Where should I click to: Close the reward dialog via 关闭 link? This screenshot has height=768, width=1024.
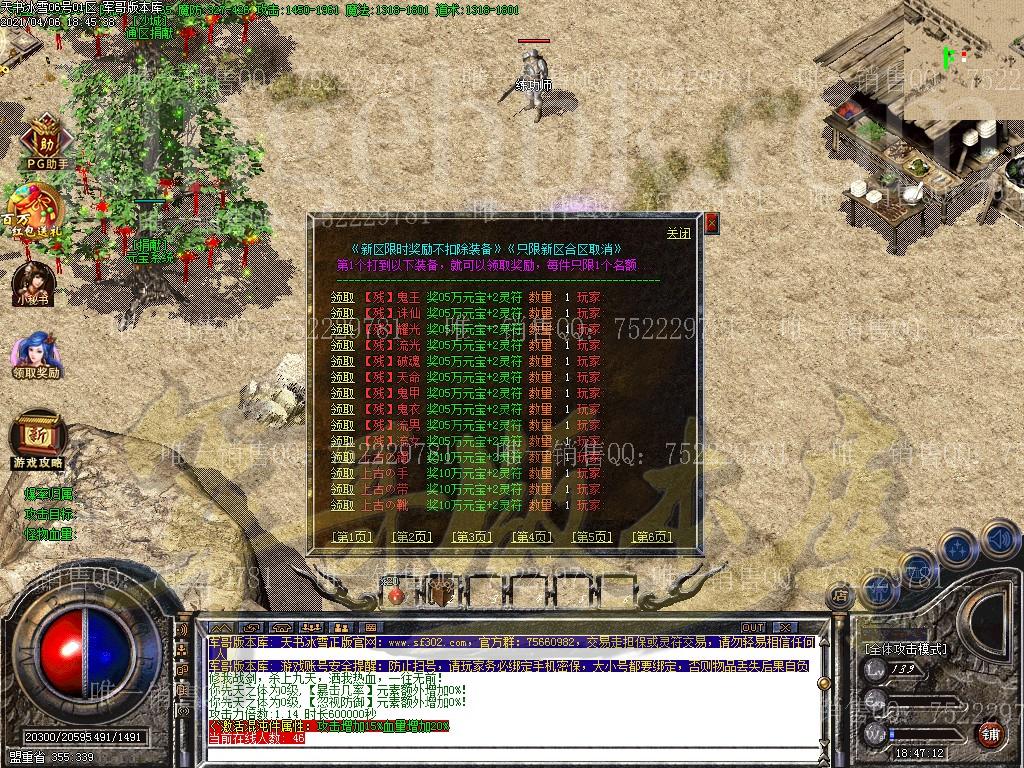click(679, 233)
